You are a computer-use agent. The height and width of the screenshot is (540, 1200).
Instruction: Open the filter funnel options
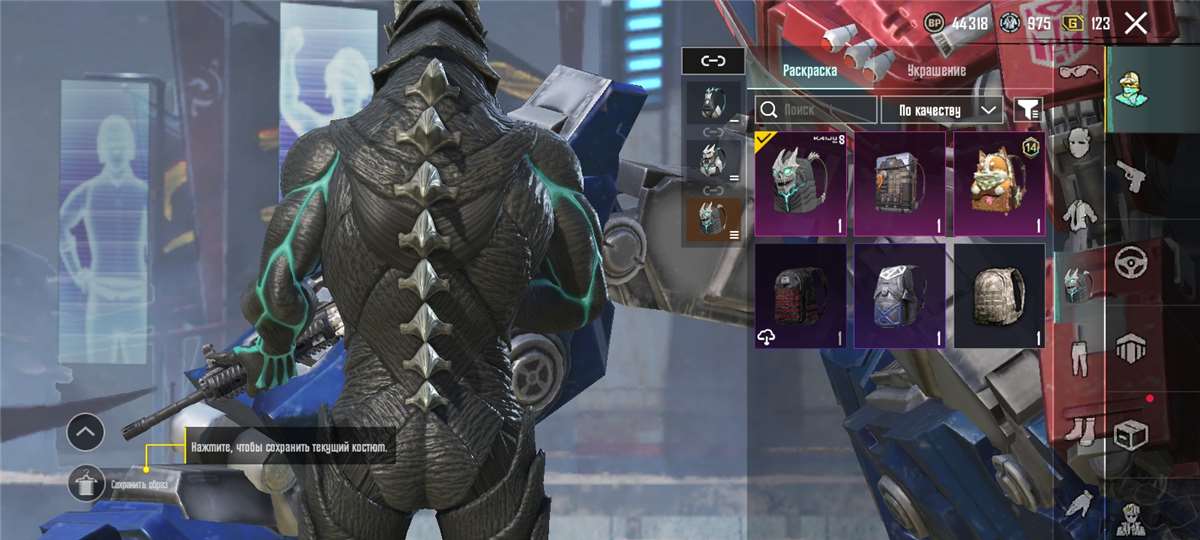click(x=1028, y=109)
